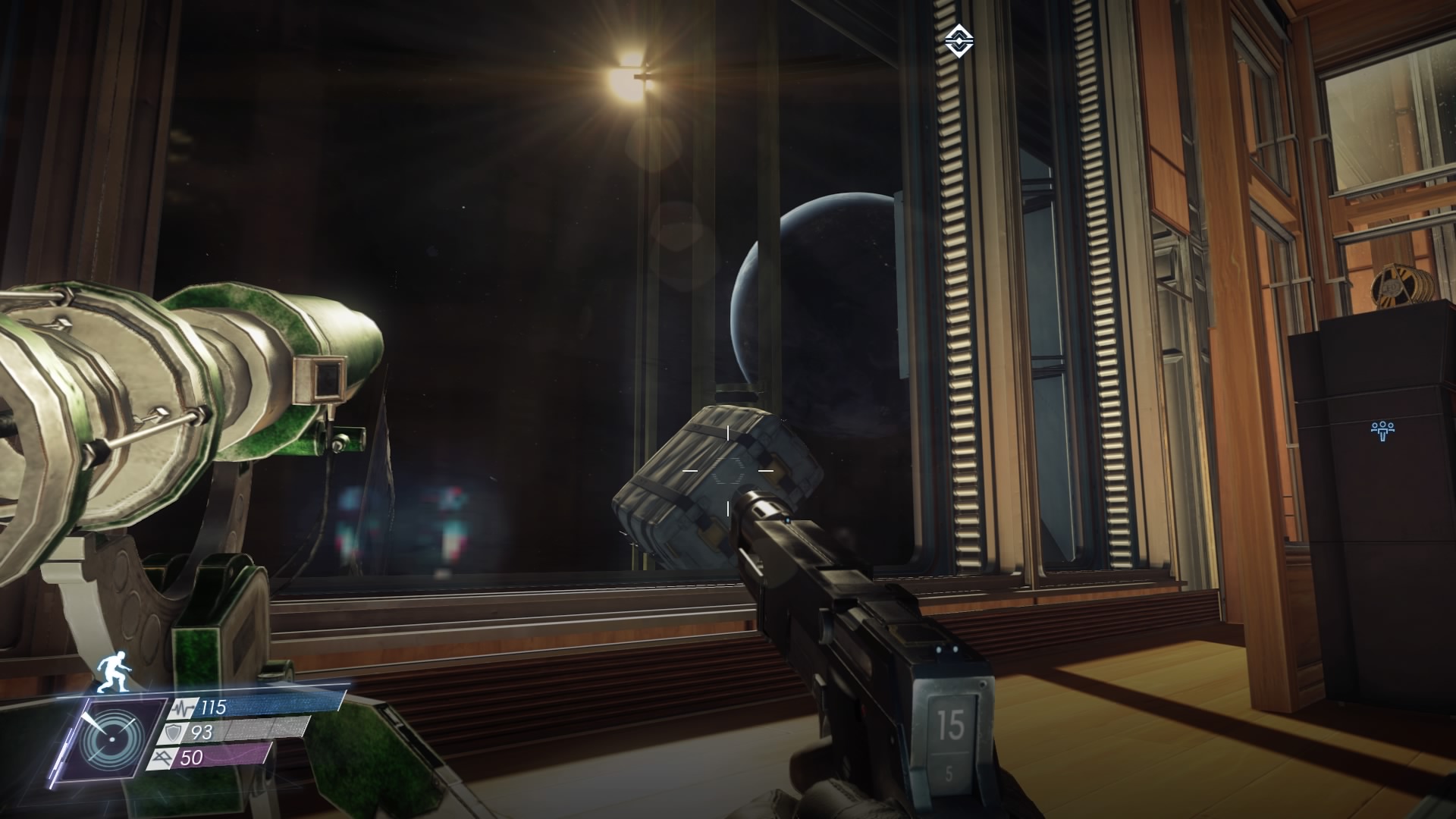Click the blue people waypoint marker
Image resolution: width=1456 pixels, height=819 pixels.
click(1384, 430)
